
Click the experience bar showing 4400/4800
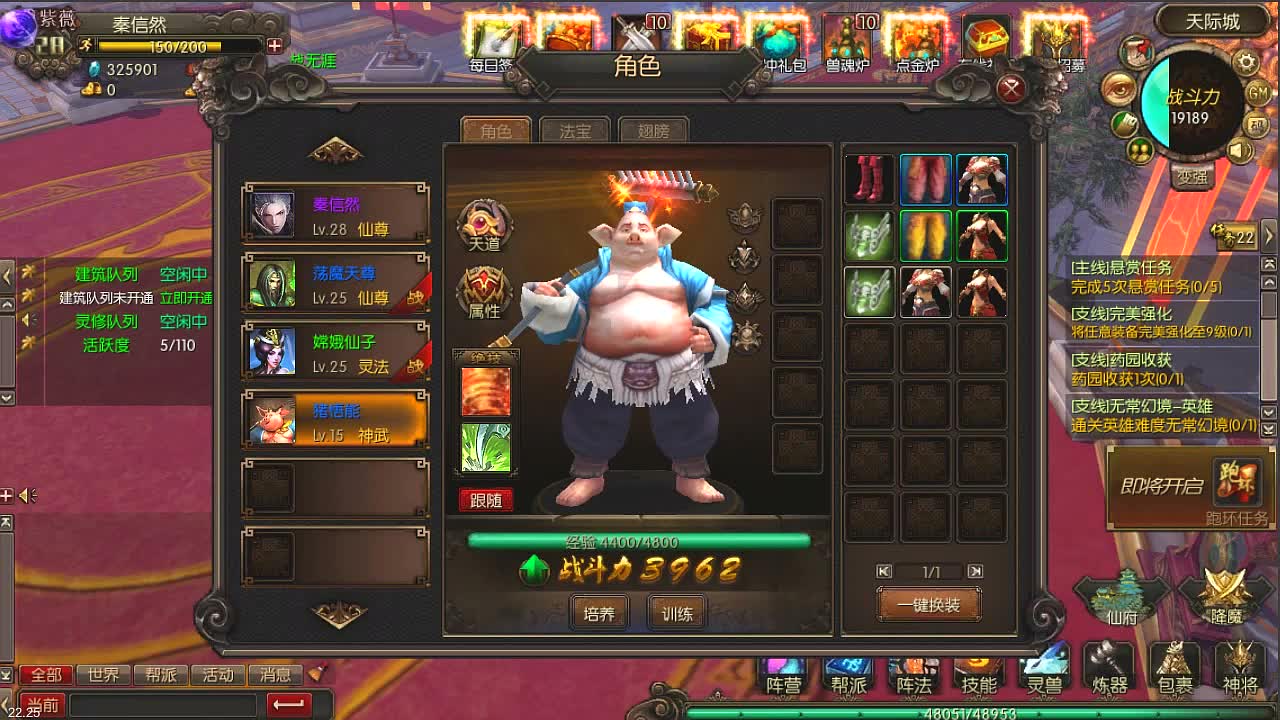[x=640, y=543]
